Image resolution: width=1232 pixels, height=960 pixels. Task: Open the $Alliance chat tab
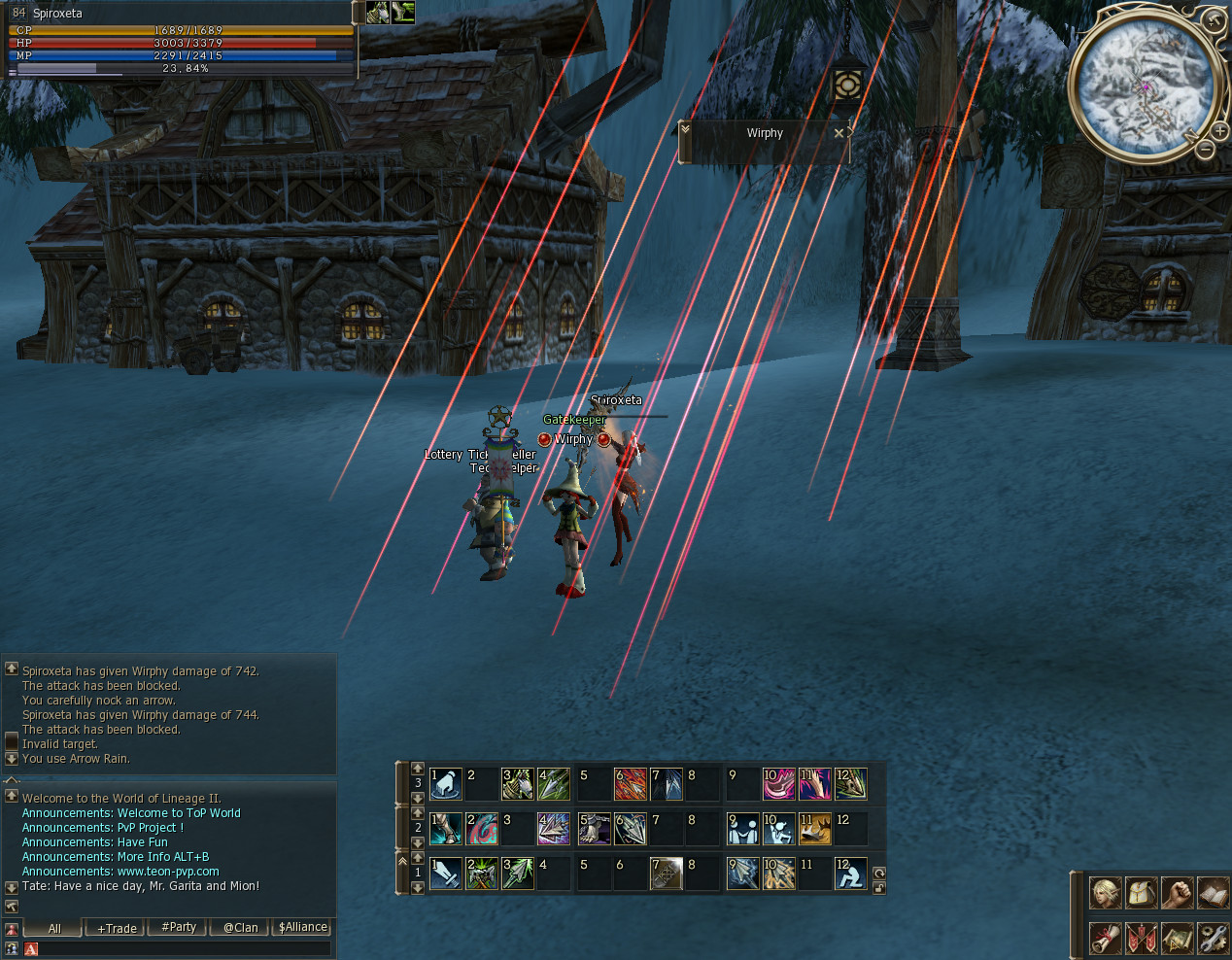pyautogui.click(x=302, y=927)
